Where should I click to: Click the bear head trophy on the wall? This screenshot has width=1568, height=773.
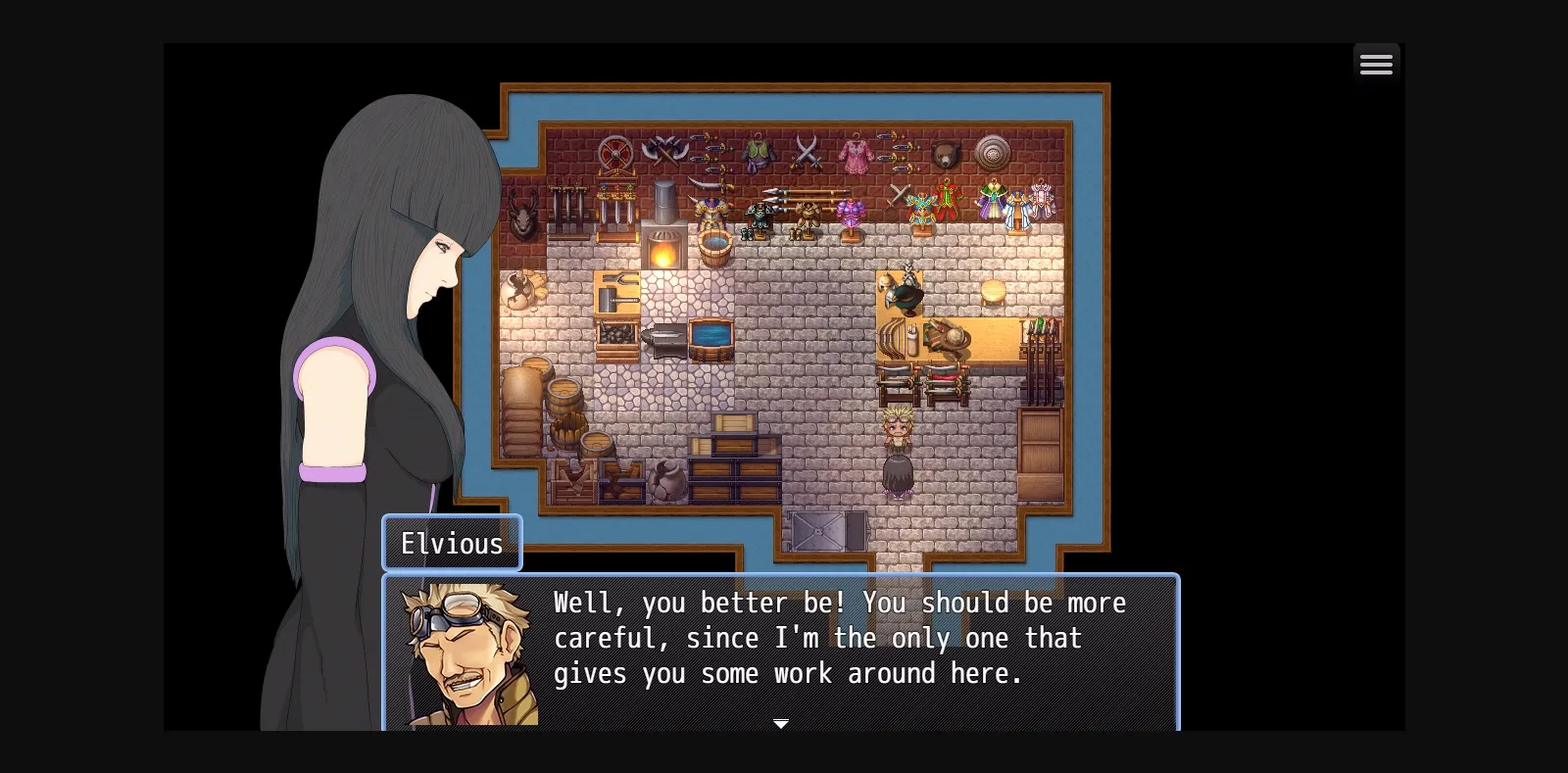click(945, 152)
